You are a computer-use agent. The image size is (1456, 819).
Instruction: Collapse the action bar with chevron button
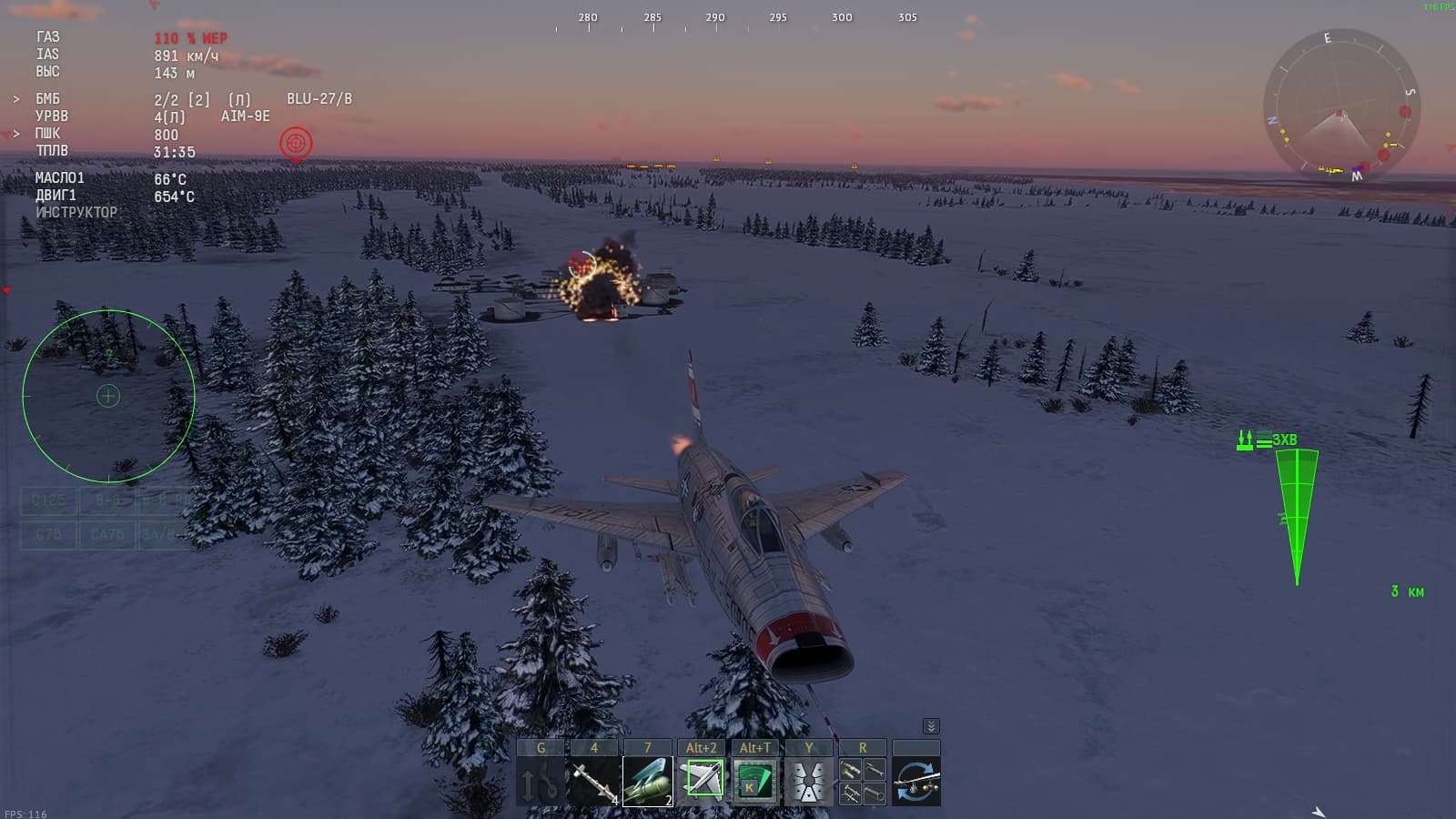(x=931, y=726)
